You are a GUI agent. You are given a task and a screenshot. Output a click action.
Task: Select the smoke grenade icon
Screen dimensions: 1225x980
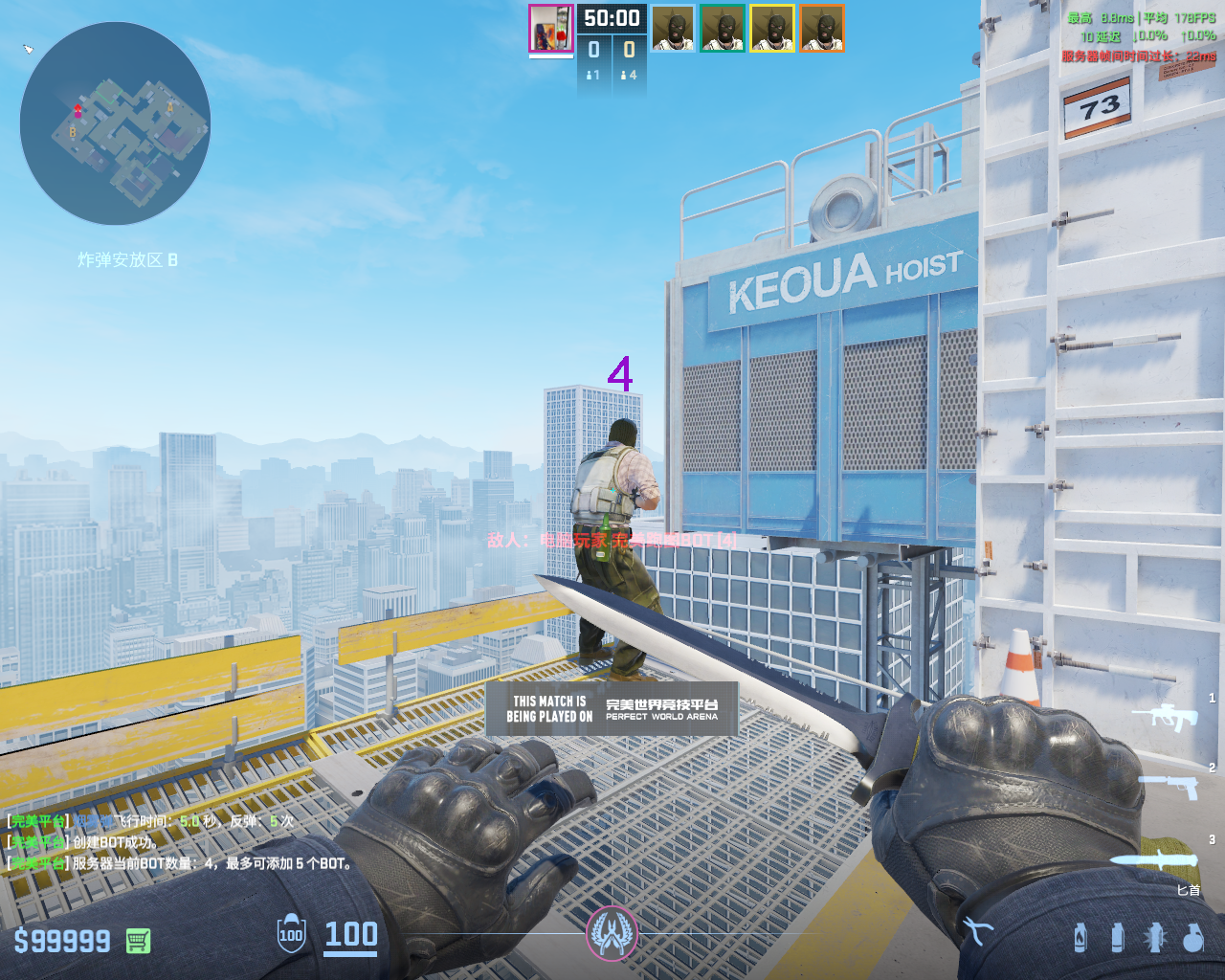pos(1117,938)
